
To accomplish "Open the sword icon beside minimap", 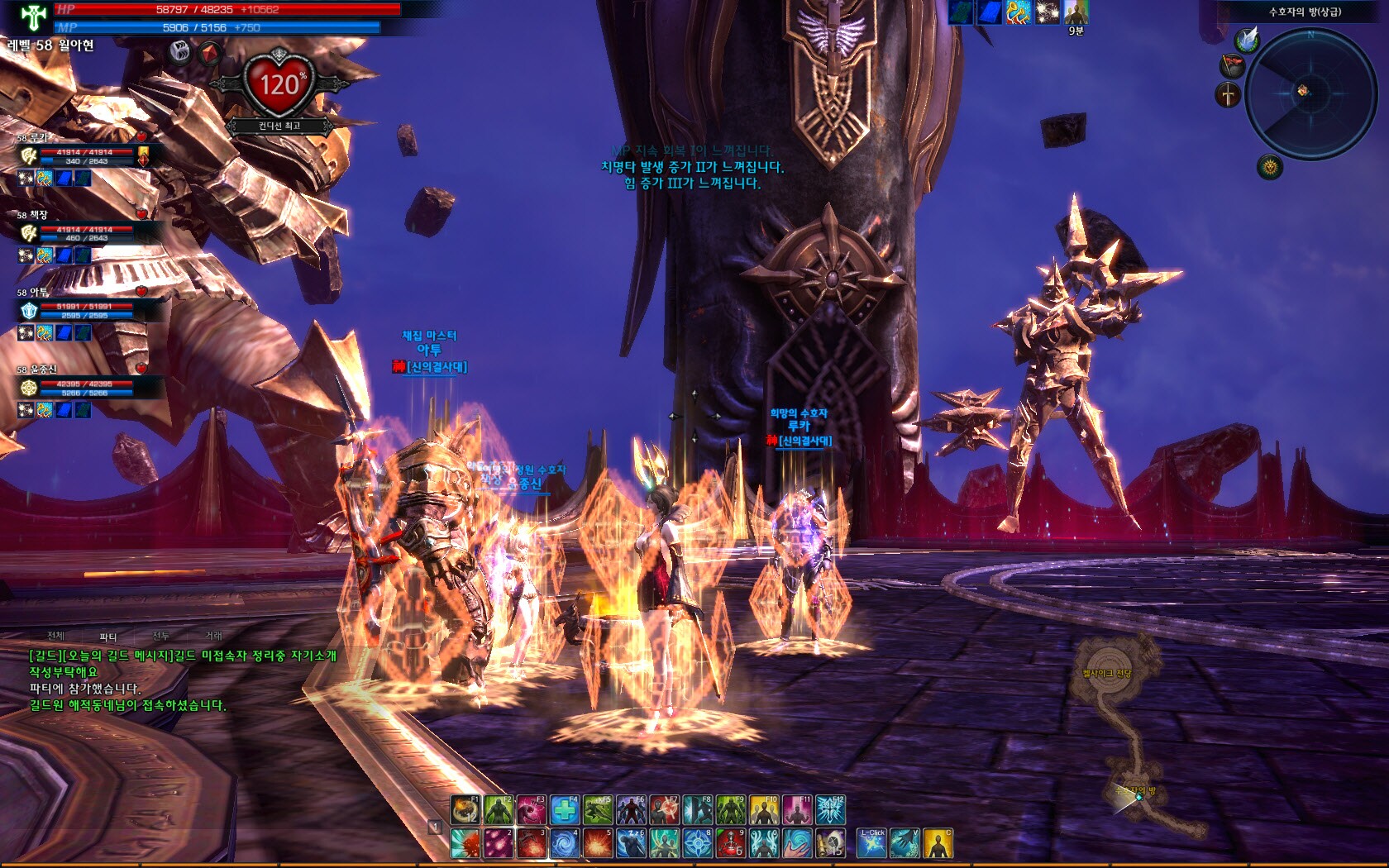I will click(1229, 94).
